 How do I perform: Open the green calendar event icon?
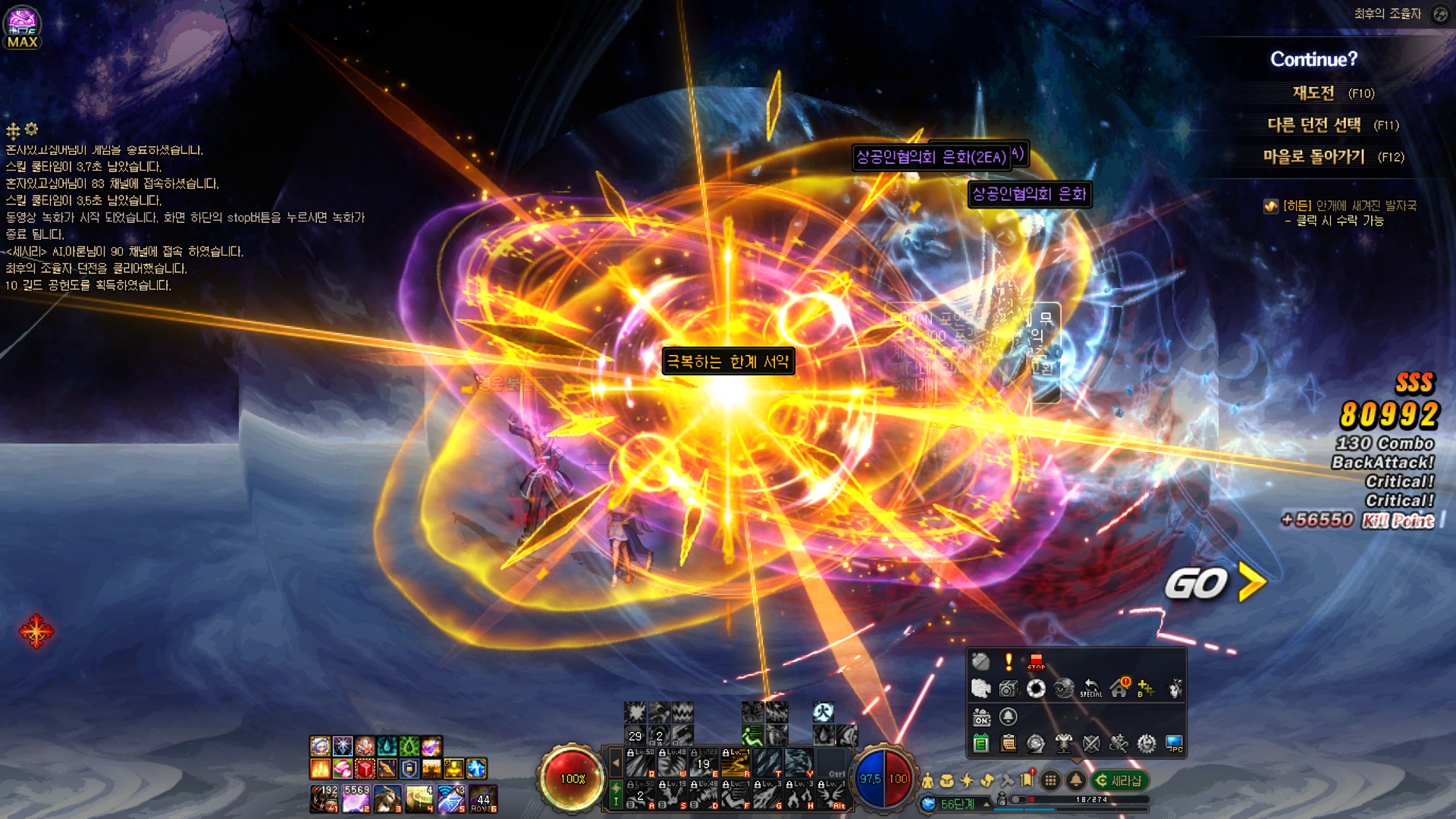[x=981, y=744]
